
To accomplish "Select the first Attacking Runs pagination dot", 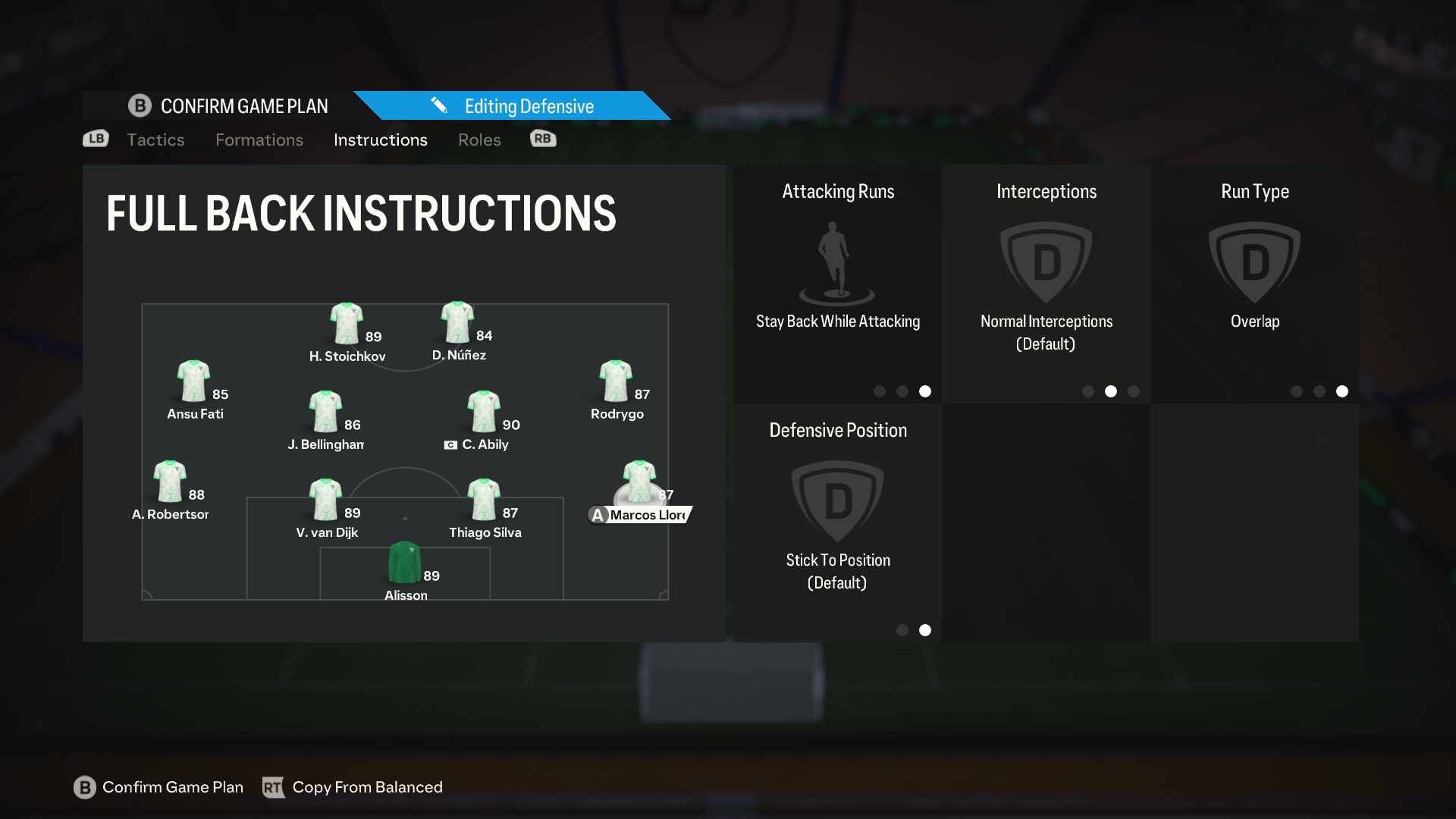I will [x=880, y=391].
